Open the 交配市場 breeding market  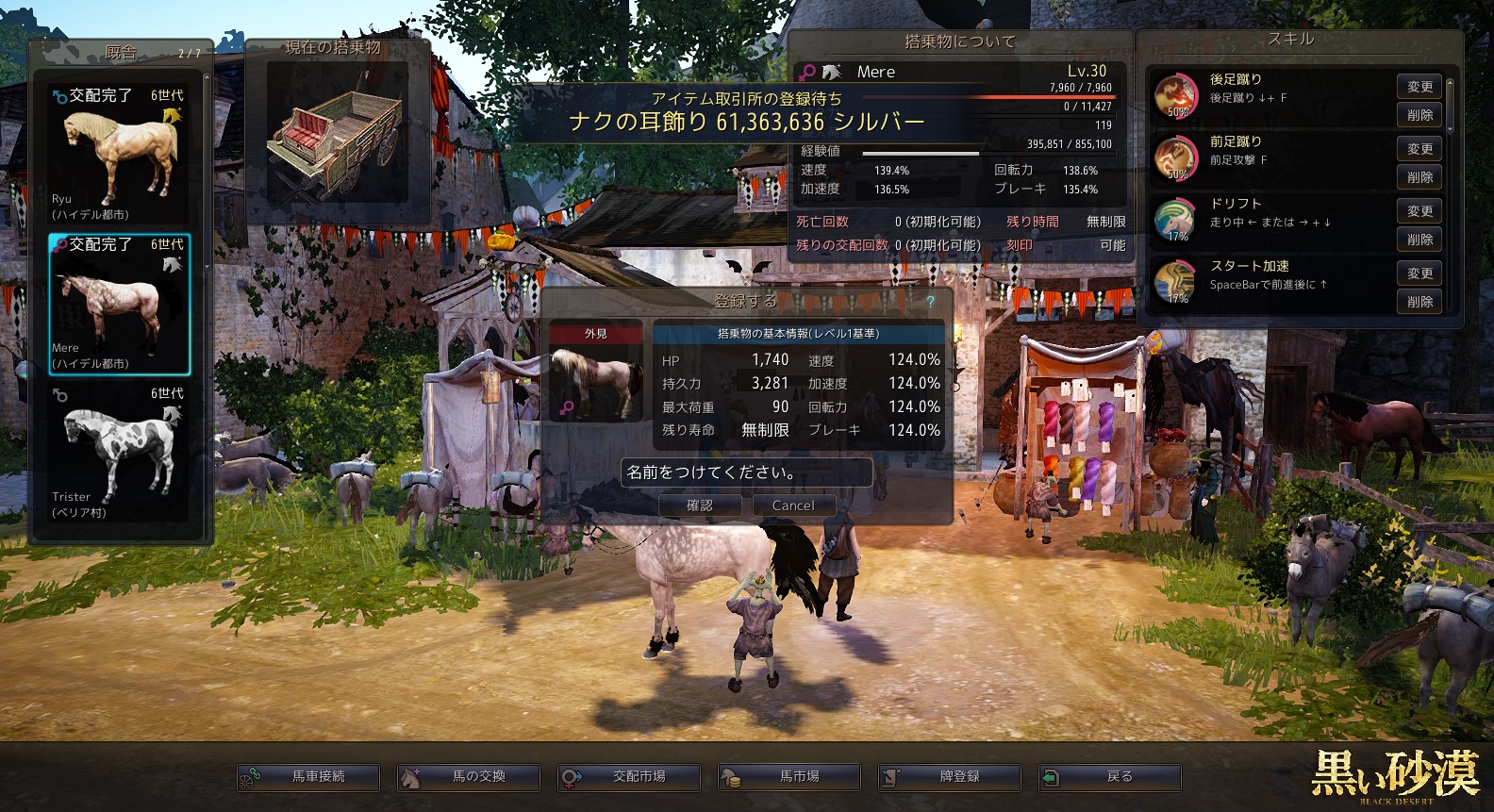[629, 777]
